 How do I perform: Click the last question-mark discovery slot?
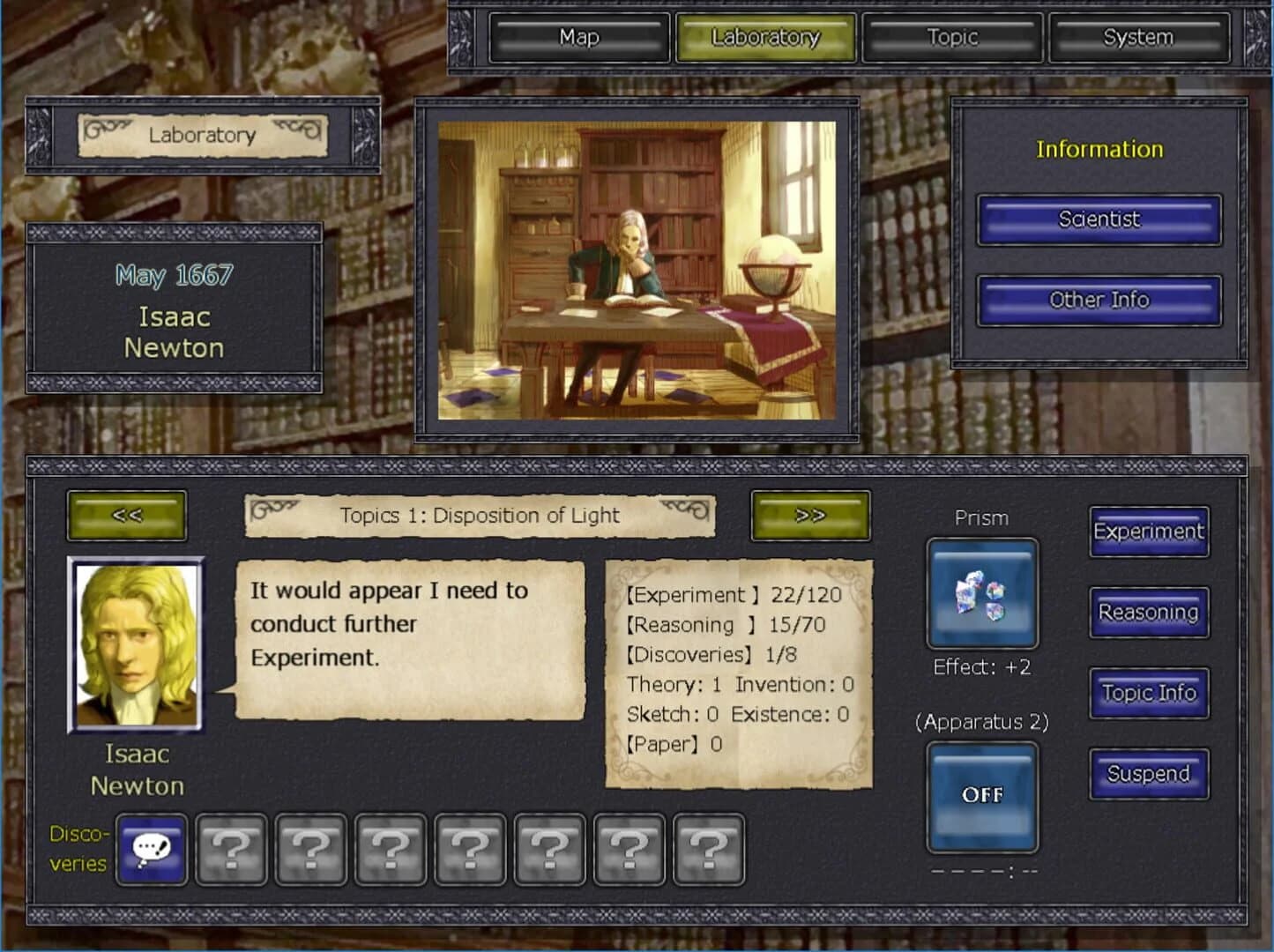point(708,850)
